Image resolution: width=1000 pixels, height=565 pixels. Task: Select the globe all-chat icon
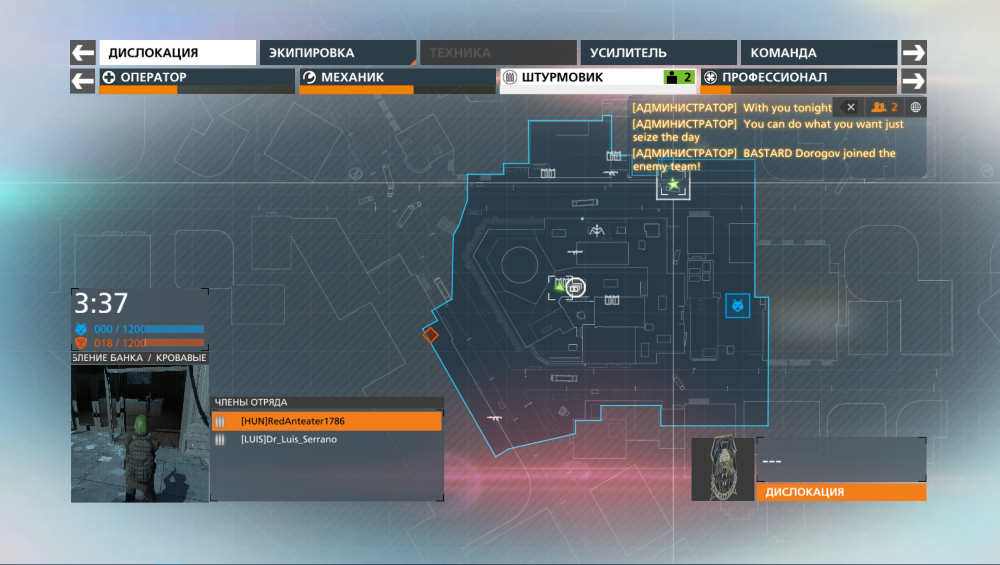click(x=914, y=107)
